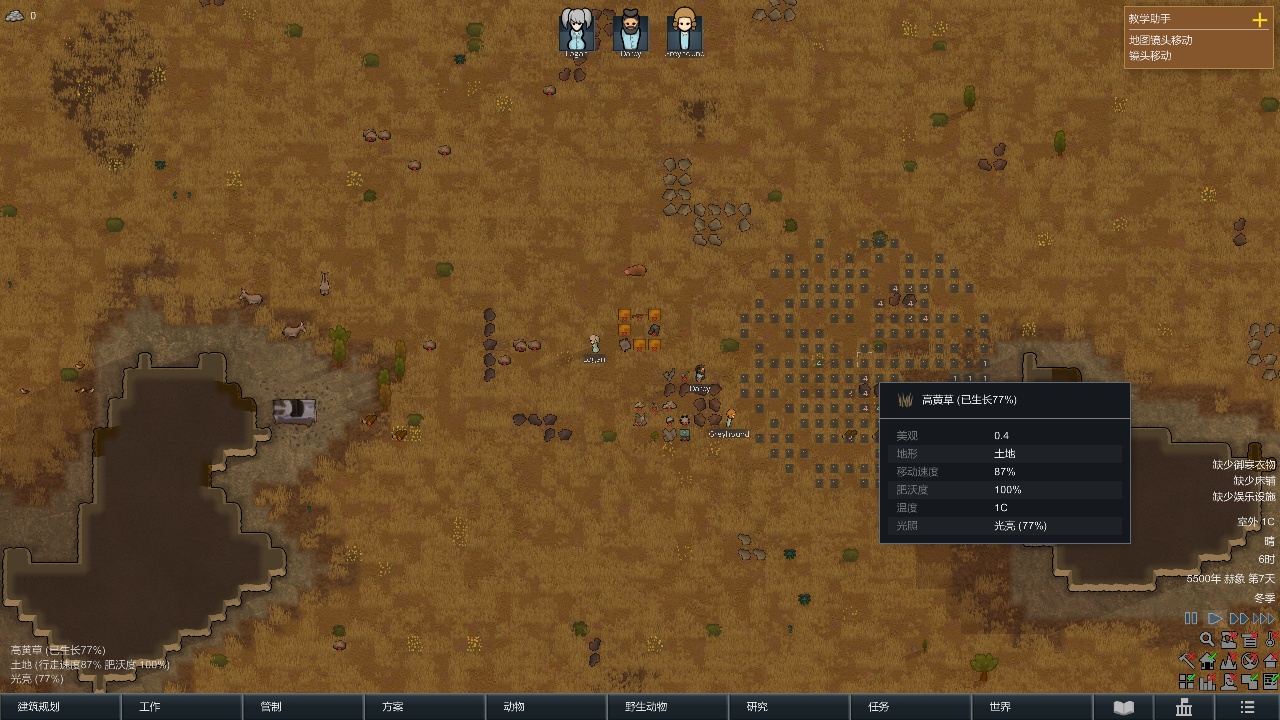Open the main menu list icon
1280x720 pixels.
(1247, 707)
